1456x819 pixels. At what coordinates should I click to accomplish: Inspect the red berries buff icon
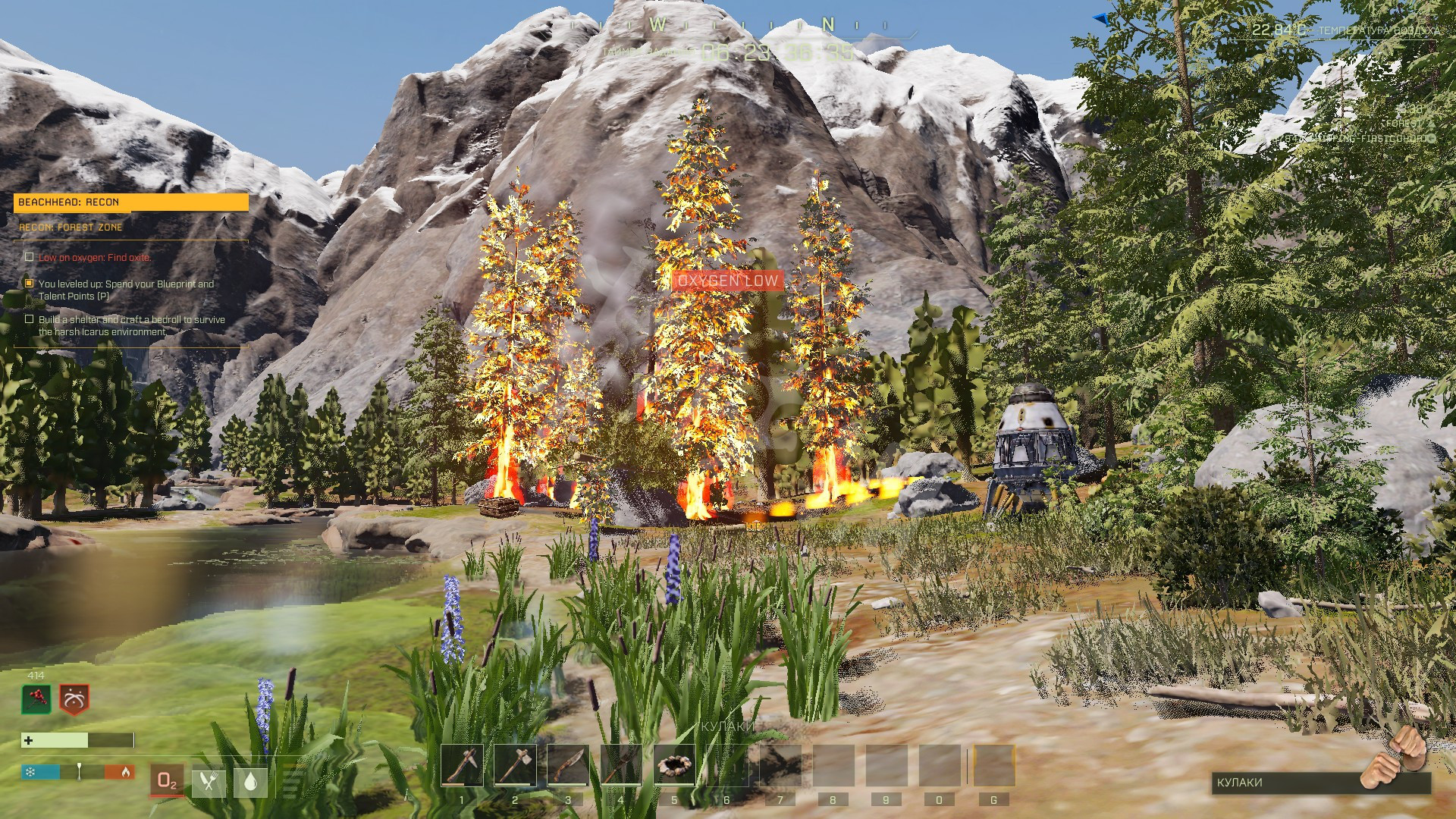pyautogui.click(x=36, y=699)
